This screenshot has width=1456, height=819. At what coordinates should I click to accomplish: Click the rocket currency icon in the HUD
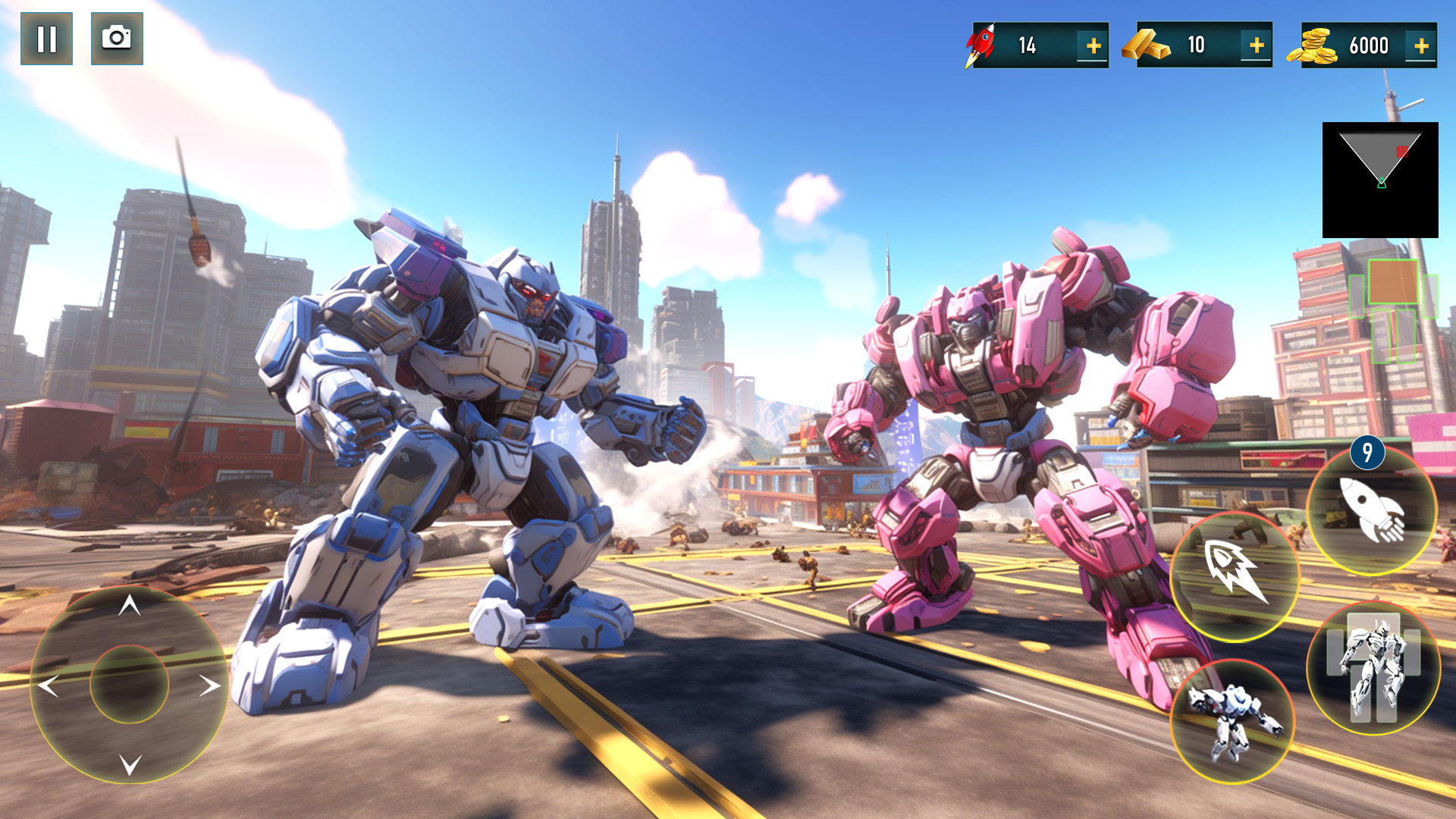pos(980,44)
